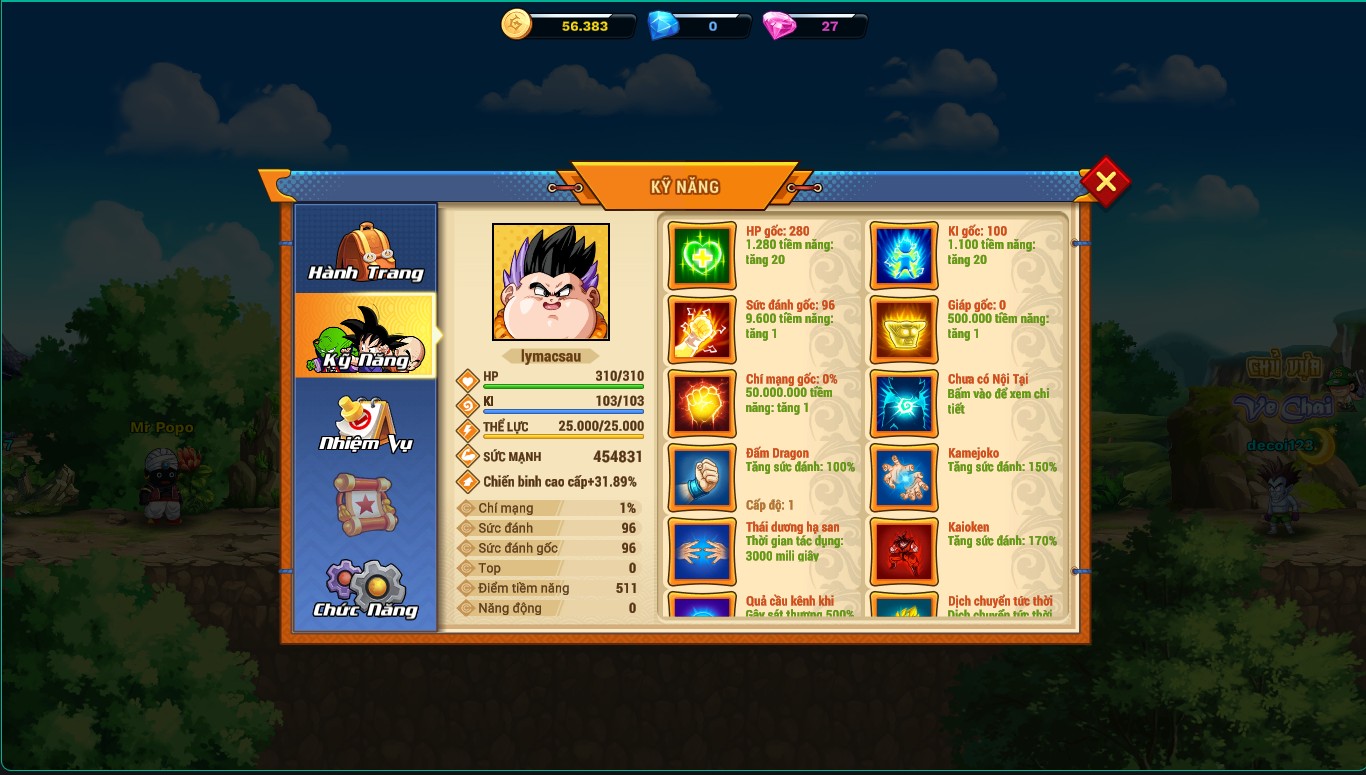Select the Kỹ Năng tab
The height and width of the screenshot is (775, 1366).
pyautogui.click(x=365, y=336)
